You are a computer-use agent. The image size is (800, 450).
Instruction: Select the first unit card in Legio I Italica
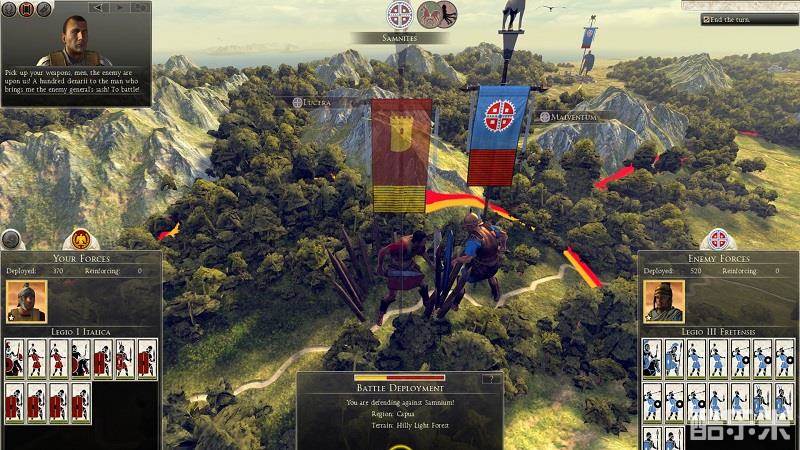pyautogui.click(x=14, y=359)
